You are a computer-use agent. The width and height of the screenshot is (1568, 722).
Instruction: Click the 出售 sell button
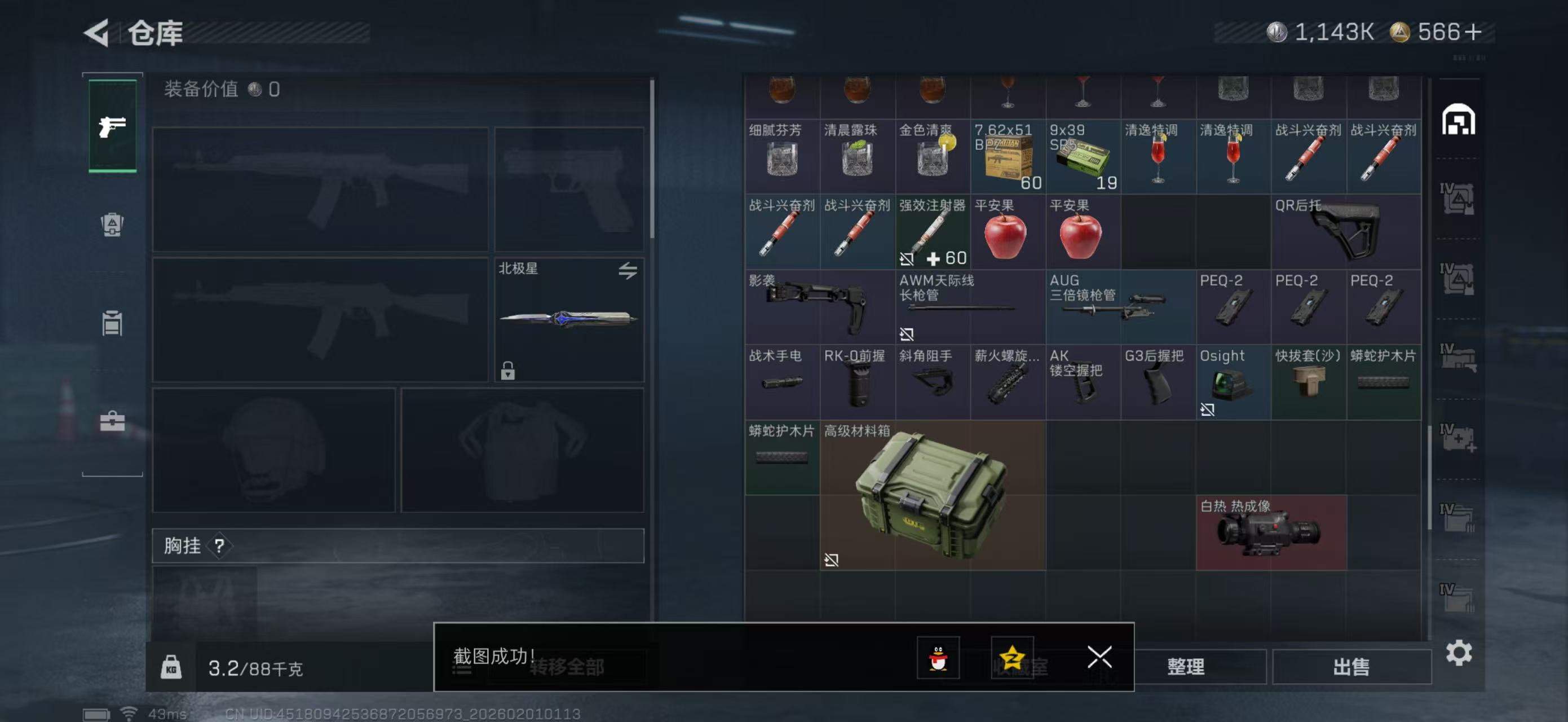1352,667
